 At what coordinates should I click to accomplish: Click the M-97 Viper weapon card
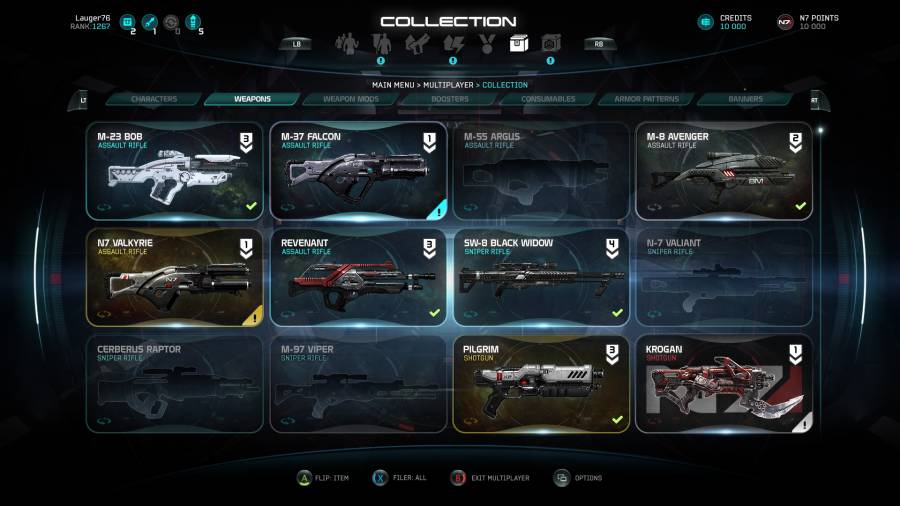point(358,384)
